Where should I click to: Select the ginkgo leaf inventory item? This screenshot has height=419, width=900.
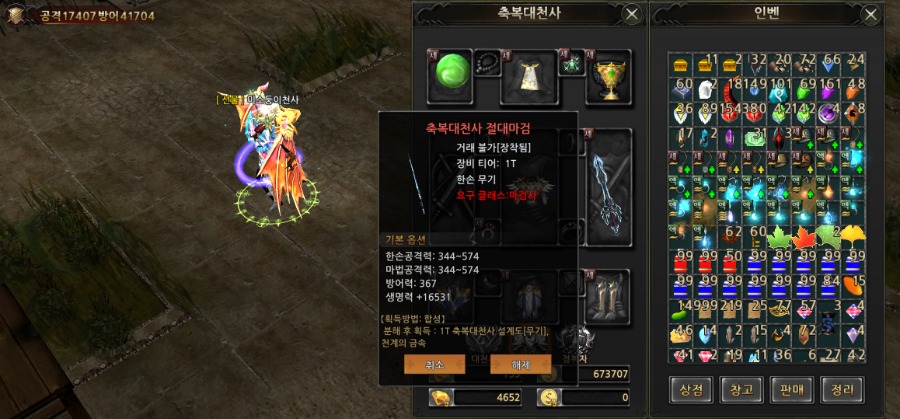[x=854, y=237]
